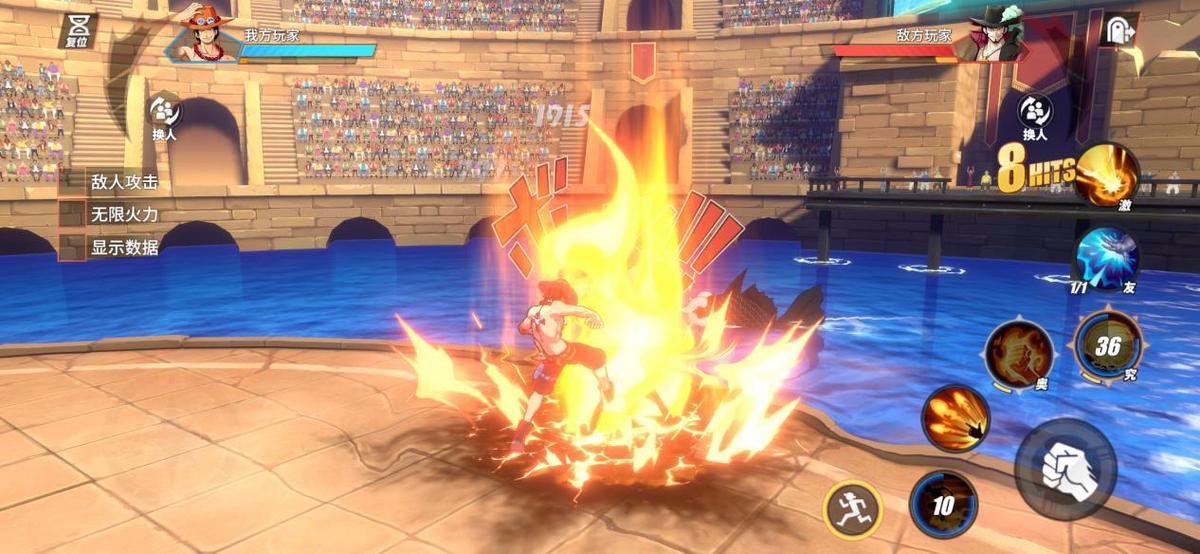Swap character with 换人 under 我方玩家
Image resolution: width=1200 pixels, height=554 pixels.
[164, 113]
